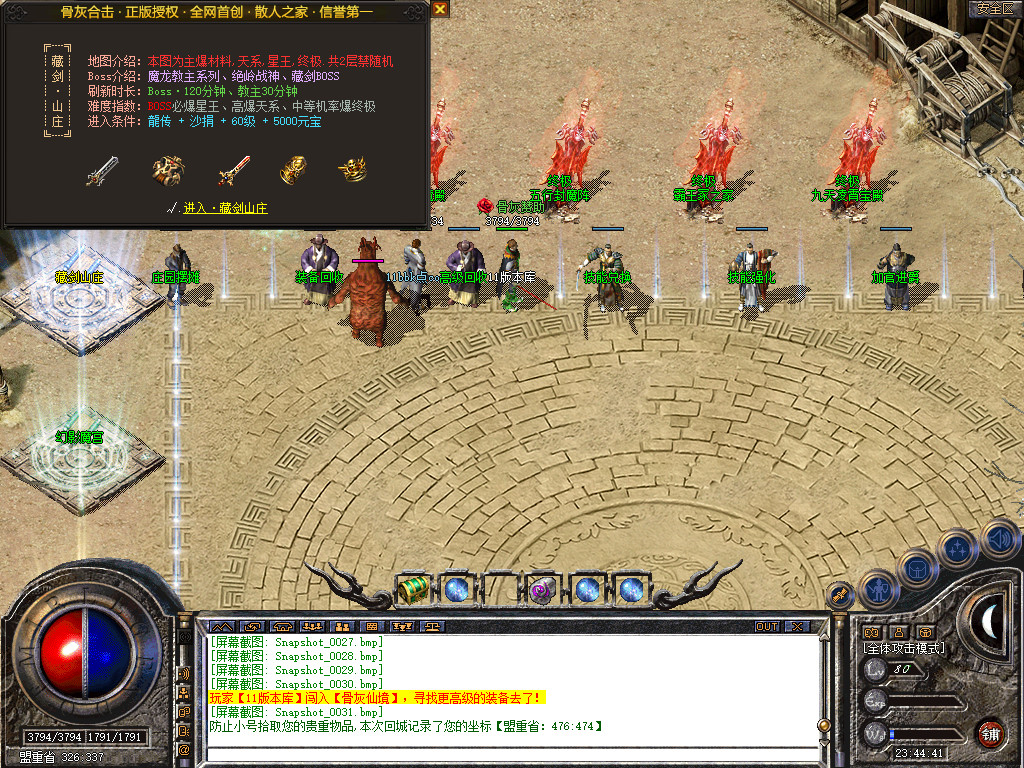The width and height of the screenshot is (1024, 768).
Task: Close the 藏剑山庄 info dialog
Action: [x=441, y=9]
